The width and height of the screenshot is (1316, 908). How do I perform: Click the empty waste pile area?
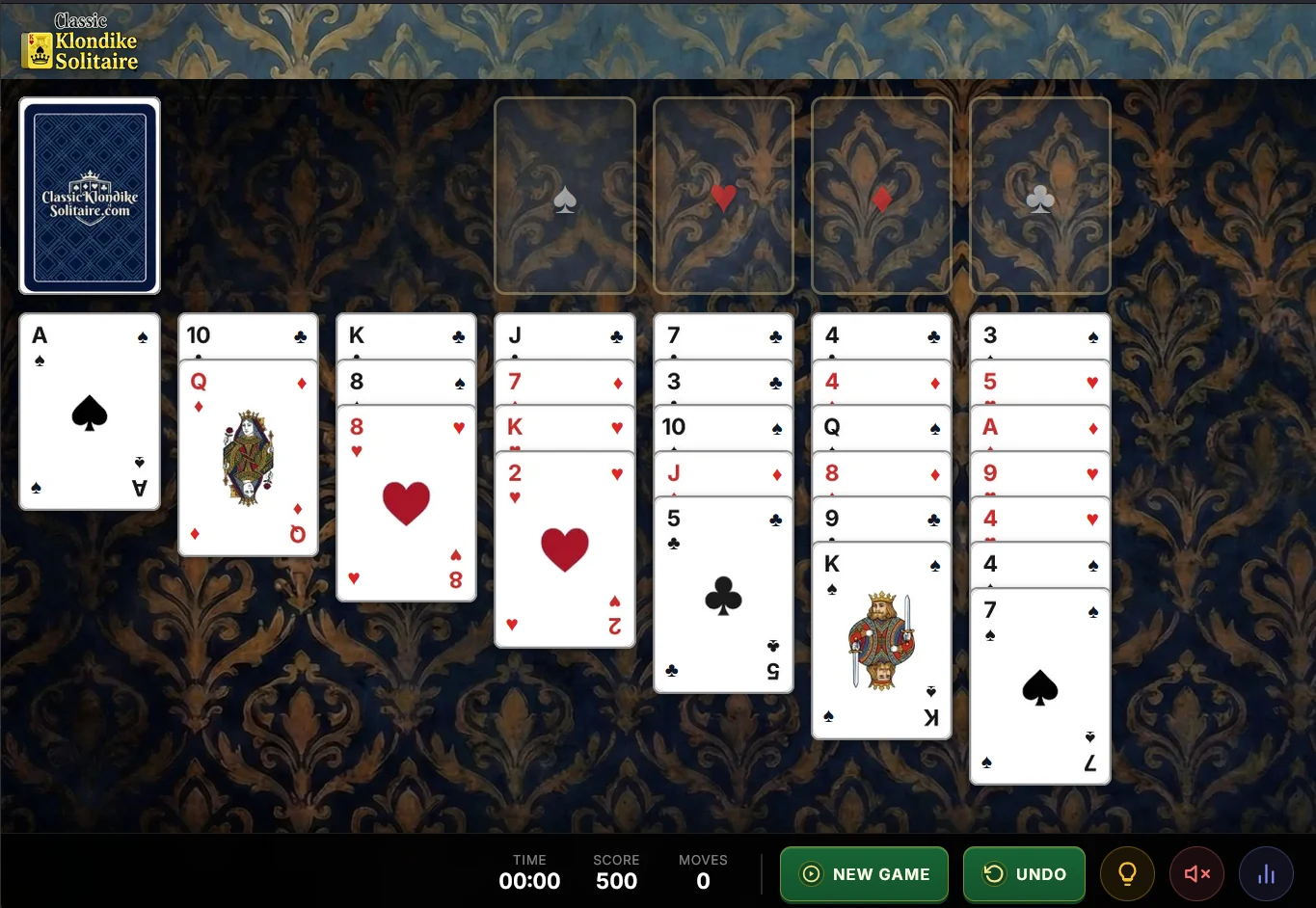coord(248,195)
